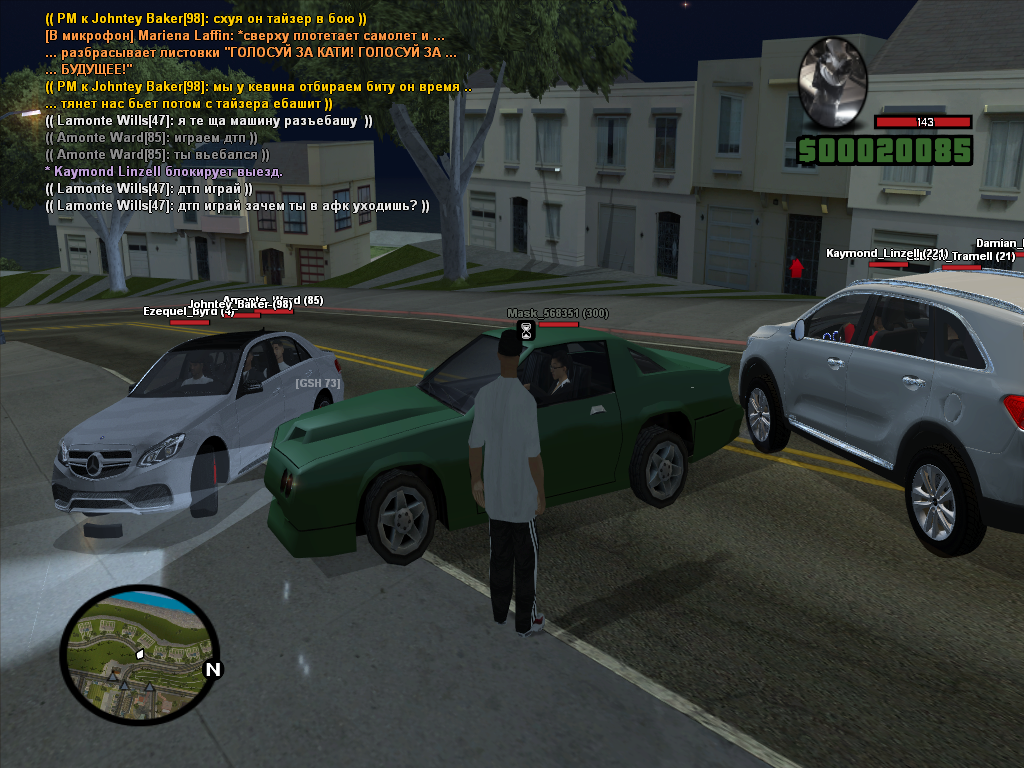
Task: Click the north N marker on the radar
Action: 212,670
